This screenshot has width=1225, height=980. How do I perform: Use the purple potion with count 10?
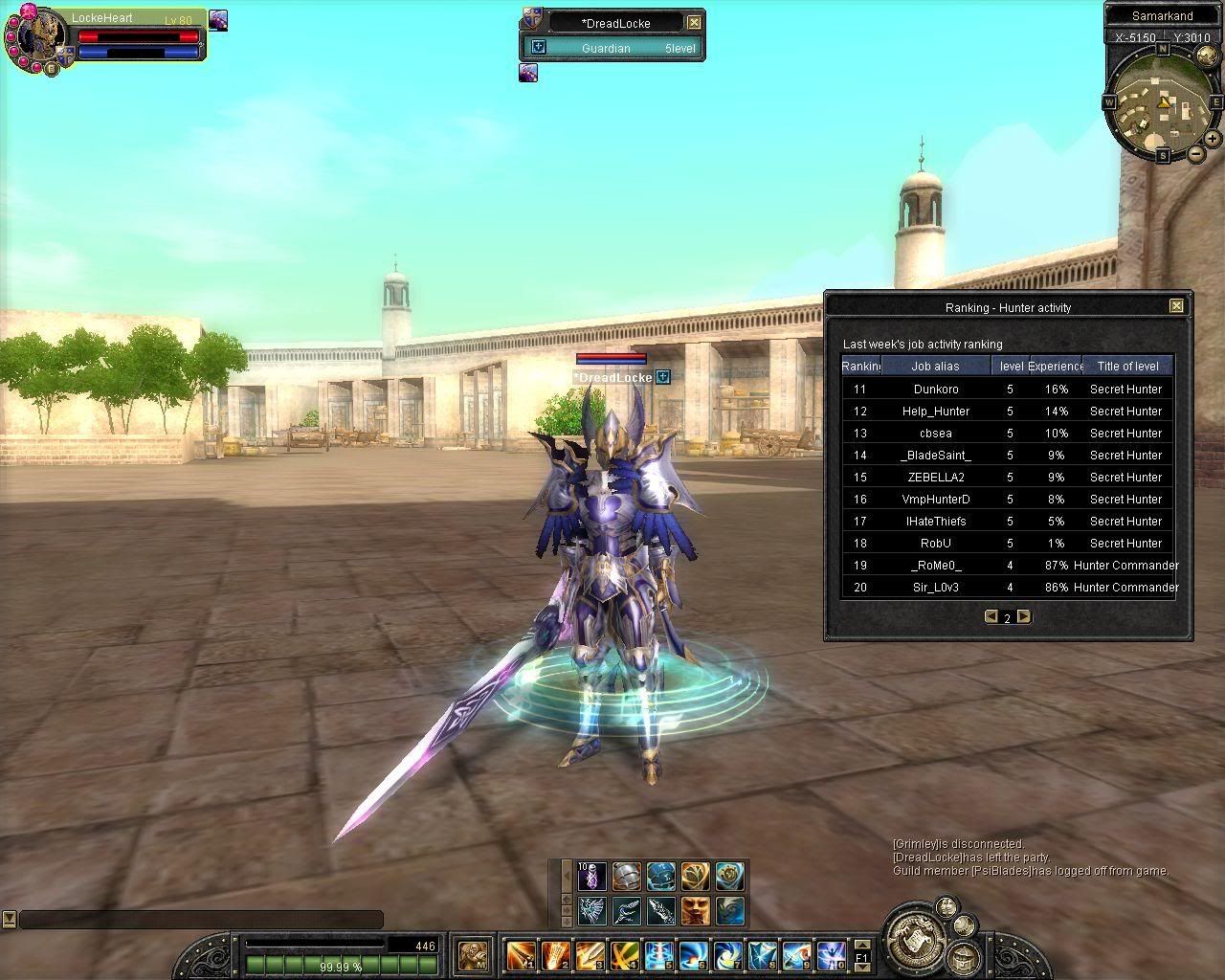[591, 876]
